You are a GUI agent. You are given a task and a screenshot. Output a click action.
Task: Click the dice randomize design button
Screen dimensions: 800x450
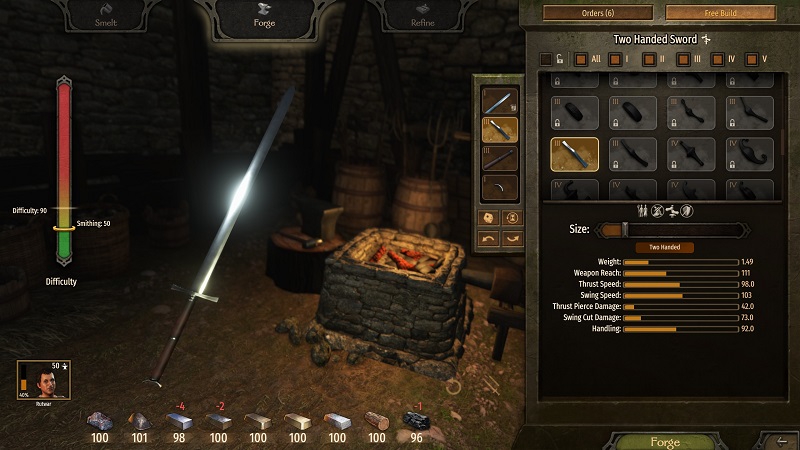tap(487, 217)
